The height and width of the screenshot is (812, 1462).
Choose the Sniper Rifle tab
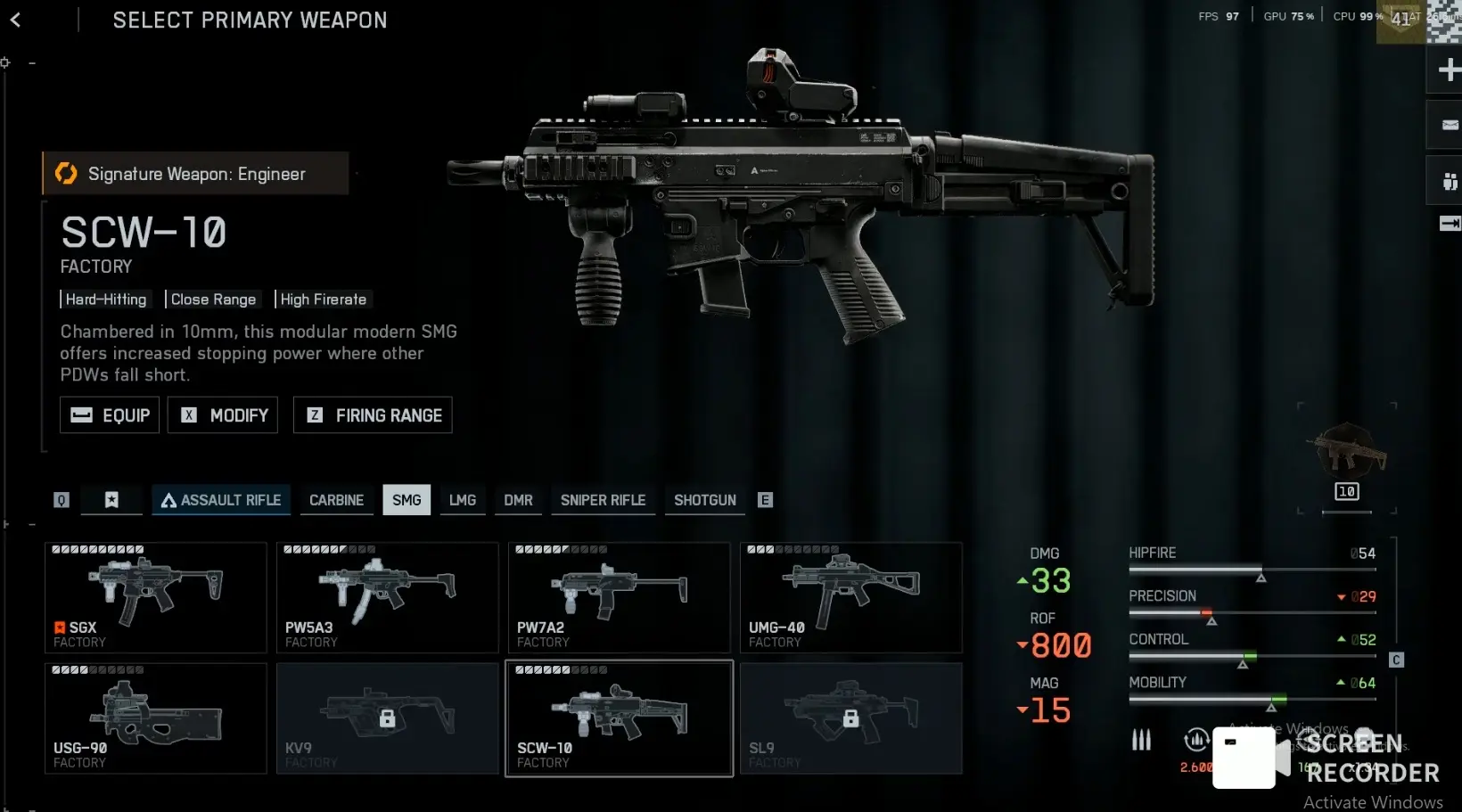[x=603, y=500]
